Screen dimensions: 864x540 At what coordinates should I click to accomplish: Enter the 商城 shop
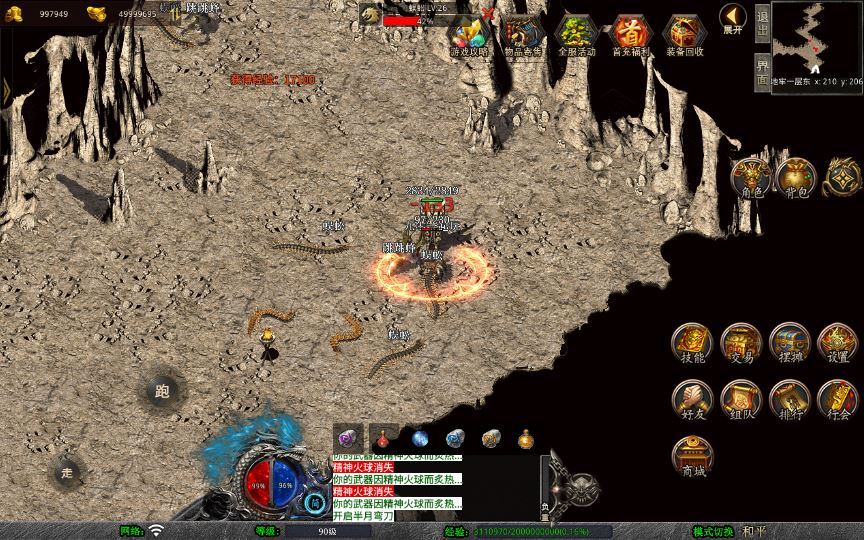click(691, 456)
